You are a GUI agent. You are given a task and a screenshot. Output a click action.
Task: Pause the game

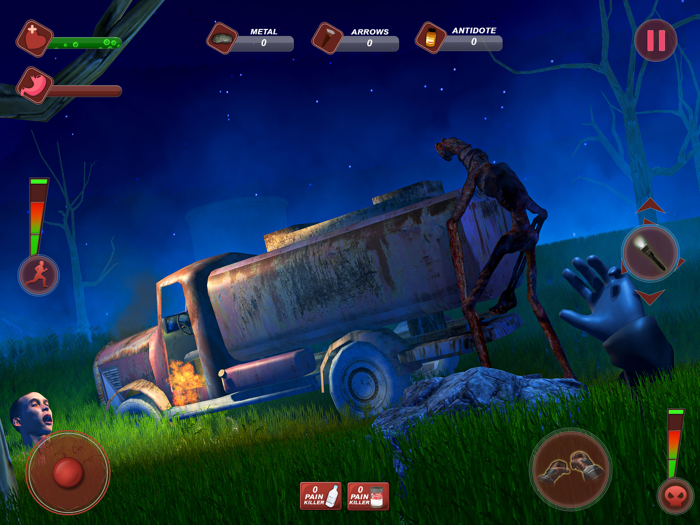click(656, 41)
